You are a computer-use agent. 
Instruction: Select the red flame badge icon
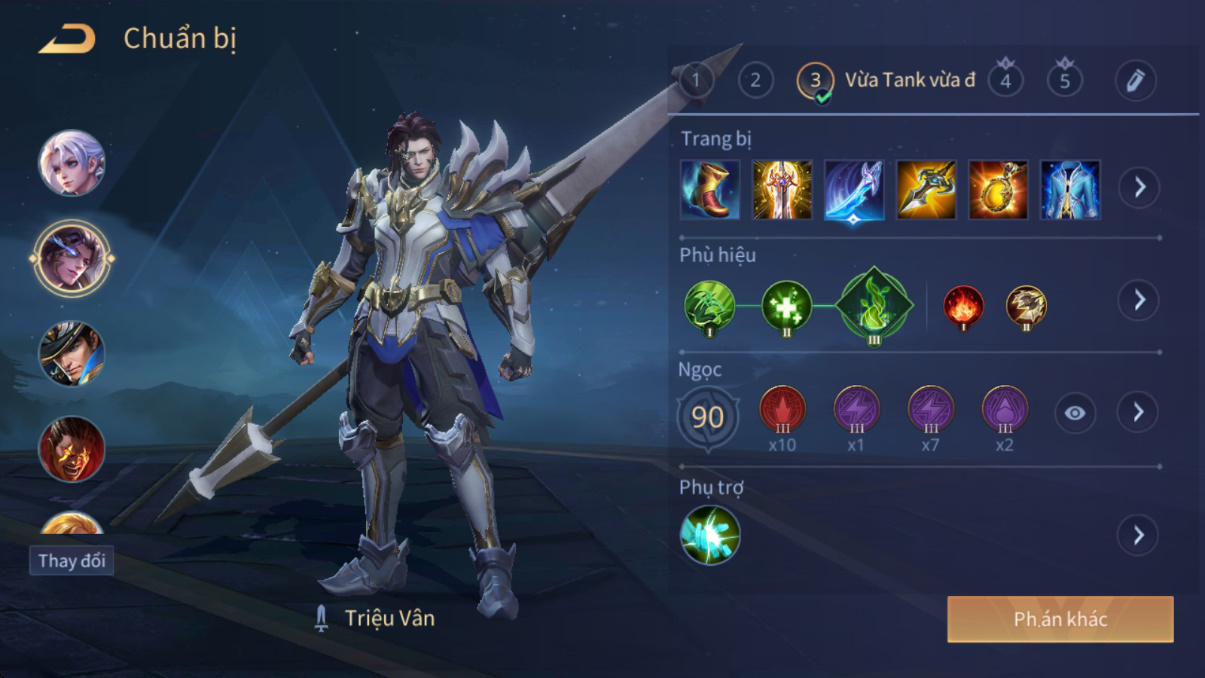[964, 305]
